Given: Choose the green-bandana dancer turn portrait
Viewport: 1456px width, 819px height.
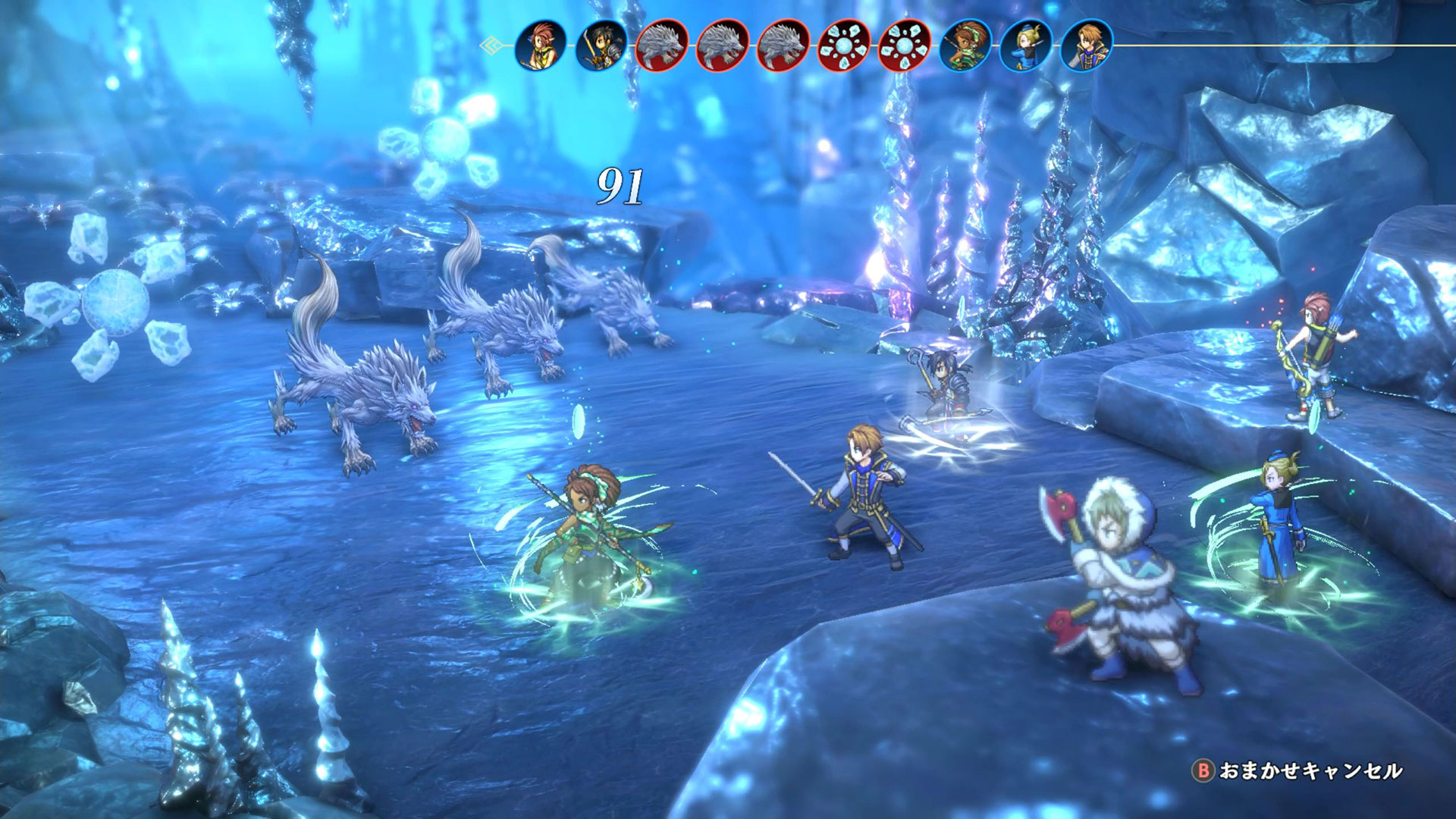Looking at the screenshot, I should 965,45.
